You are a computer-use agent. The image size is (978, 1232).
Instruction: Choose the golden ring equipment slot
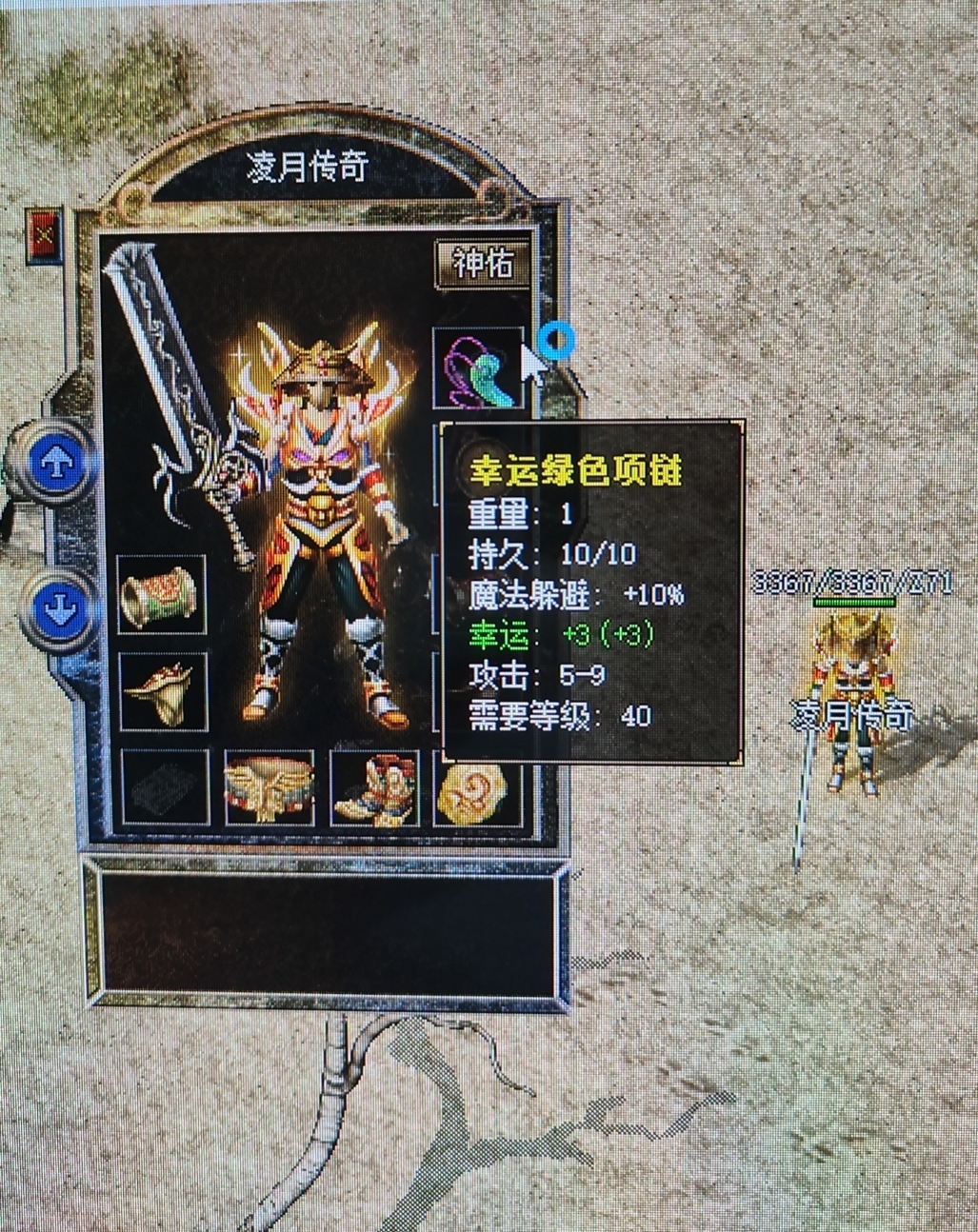tap(162, 689)
